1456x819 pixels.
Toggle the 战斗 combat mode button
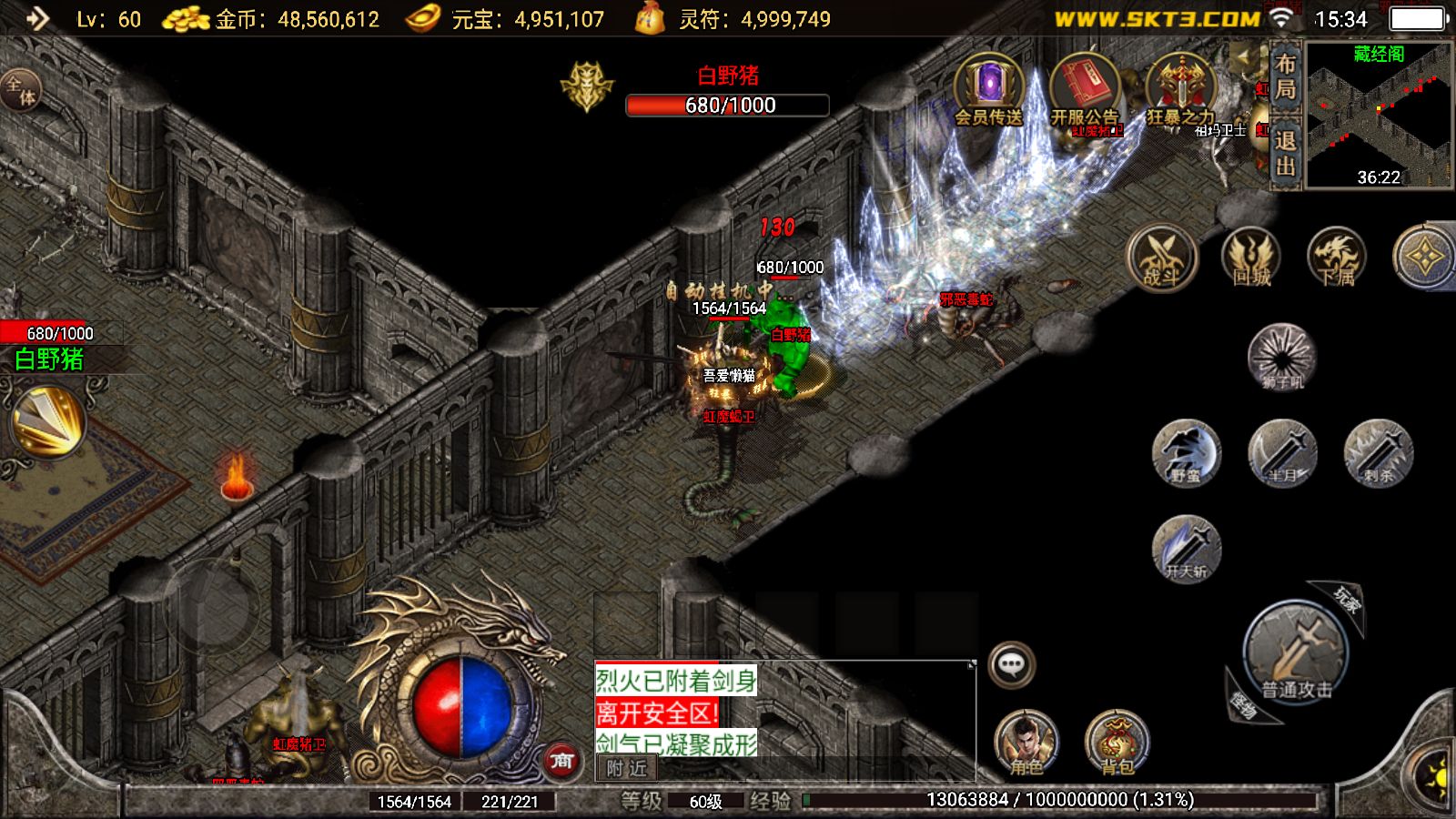point(1161,258)
